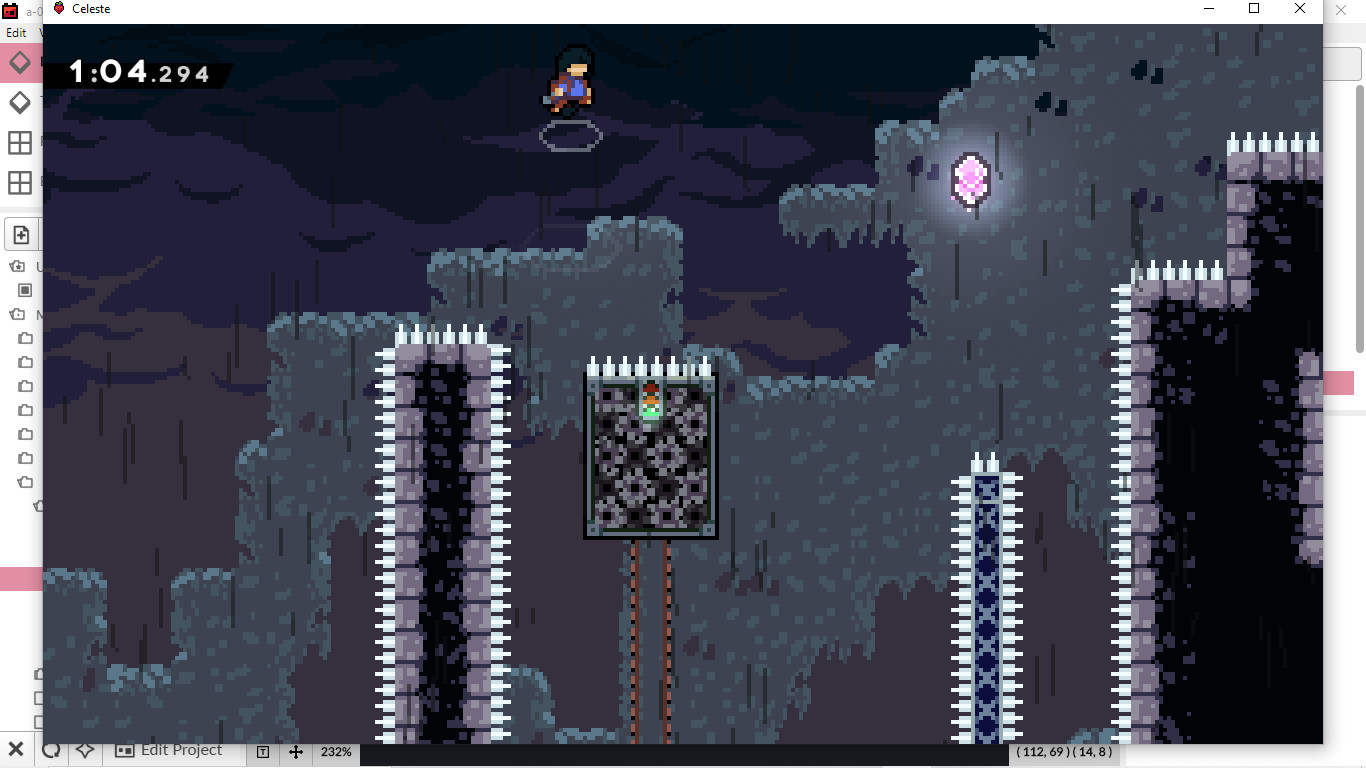1366x768 pixels.
Task: Click the Celeste icon in the game window title bar
Action: coord(58,8)
